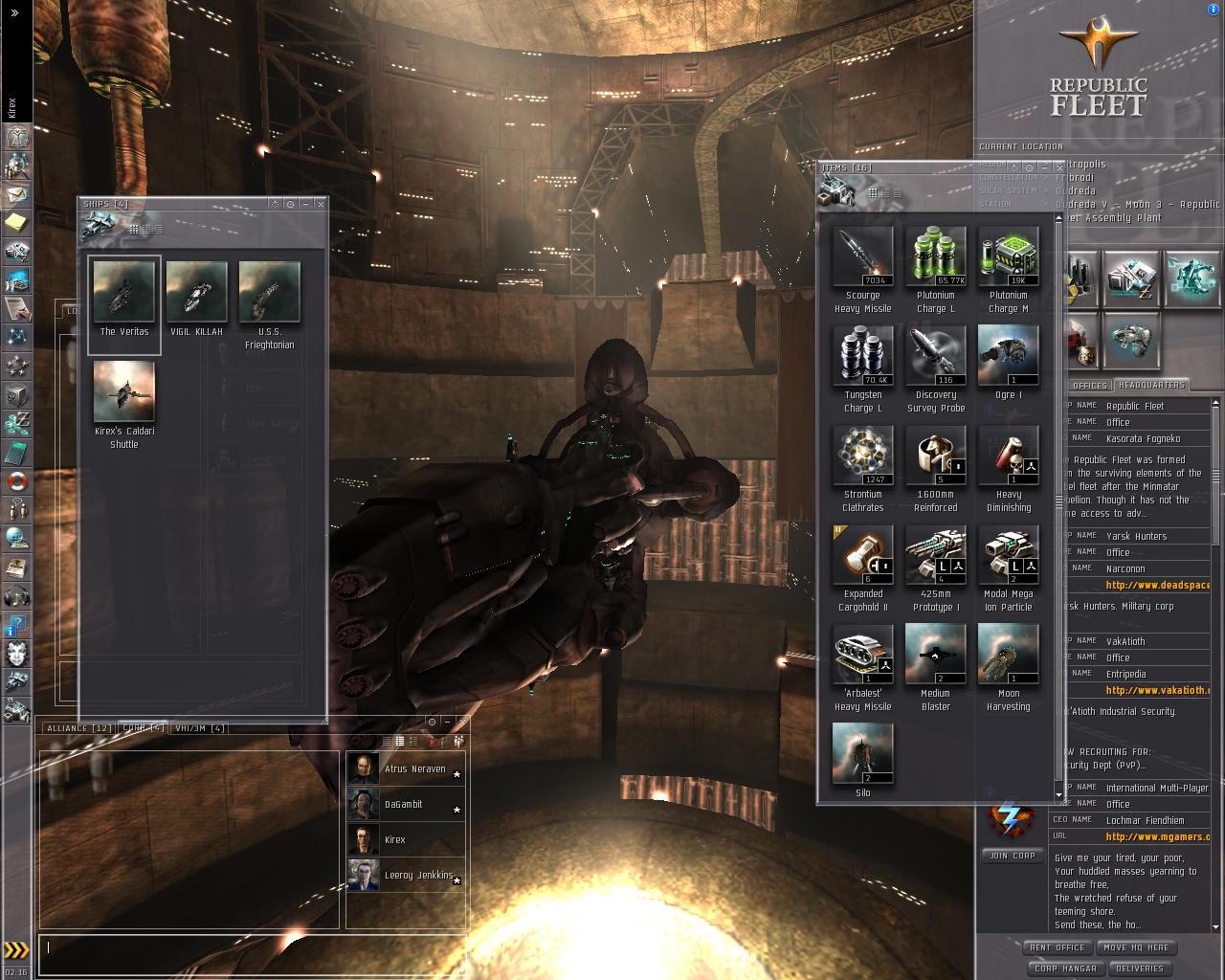The width and height of the screenshot is (1225, 980).
Task: Close the Ships window
Action: point(321,204)
